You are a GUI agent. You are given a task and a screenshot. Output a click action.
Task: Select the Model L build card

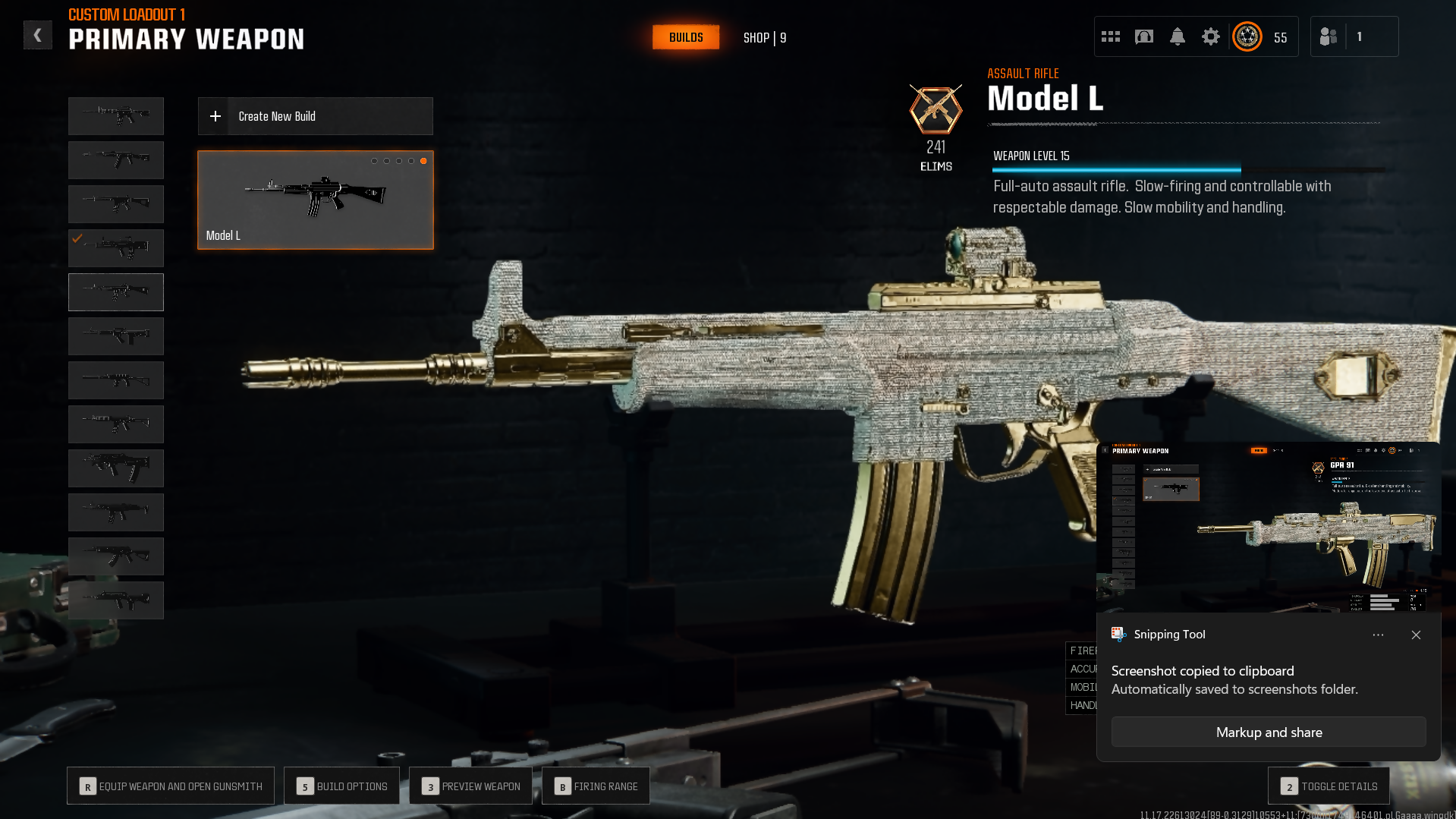click(x=315, y=200)
